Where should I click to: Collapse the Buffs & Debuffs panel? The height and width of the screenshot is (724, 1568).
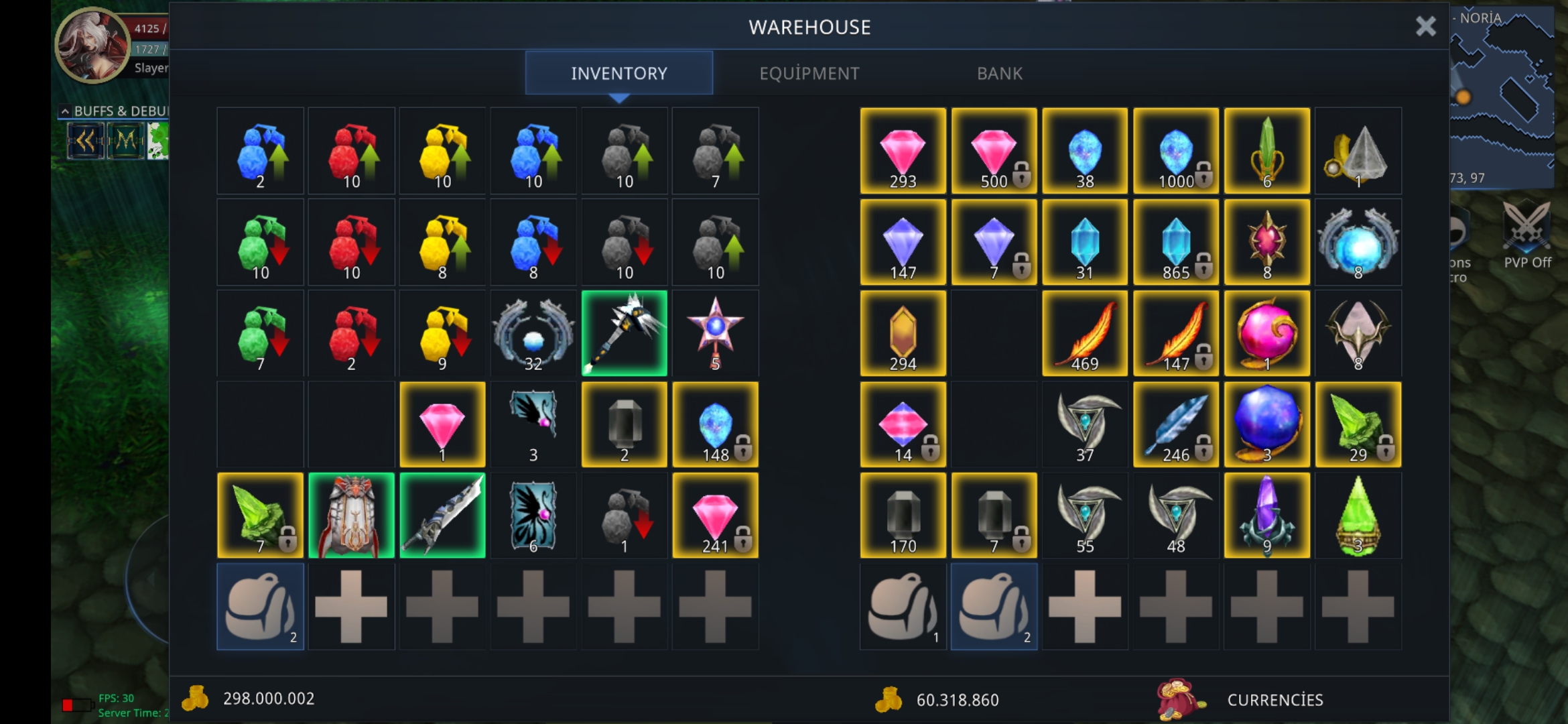65,111
